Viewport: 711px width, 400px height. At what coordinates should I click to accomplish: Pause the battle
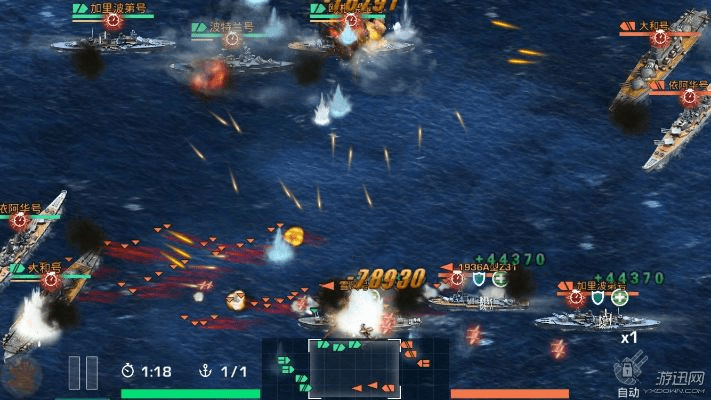[83, 373]
